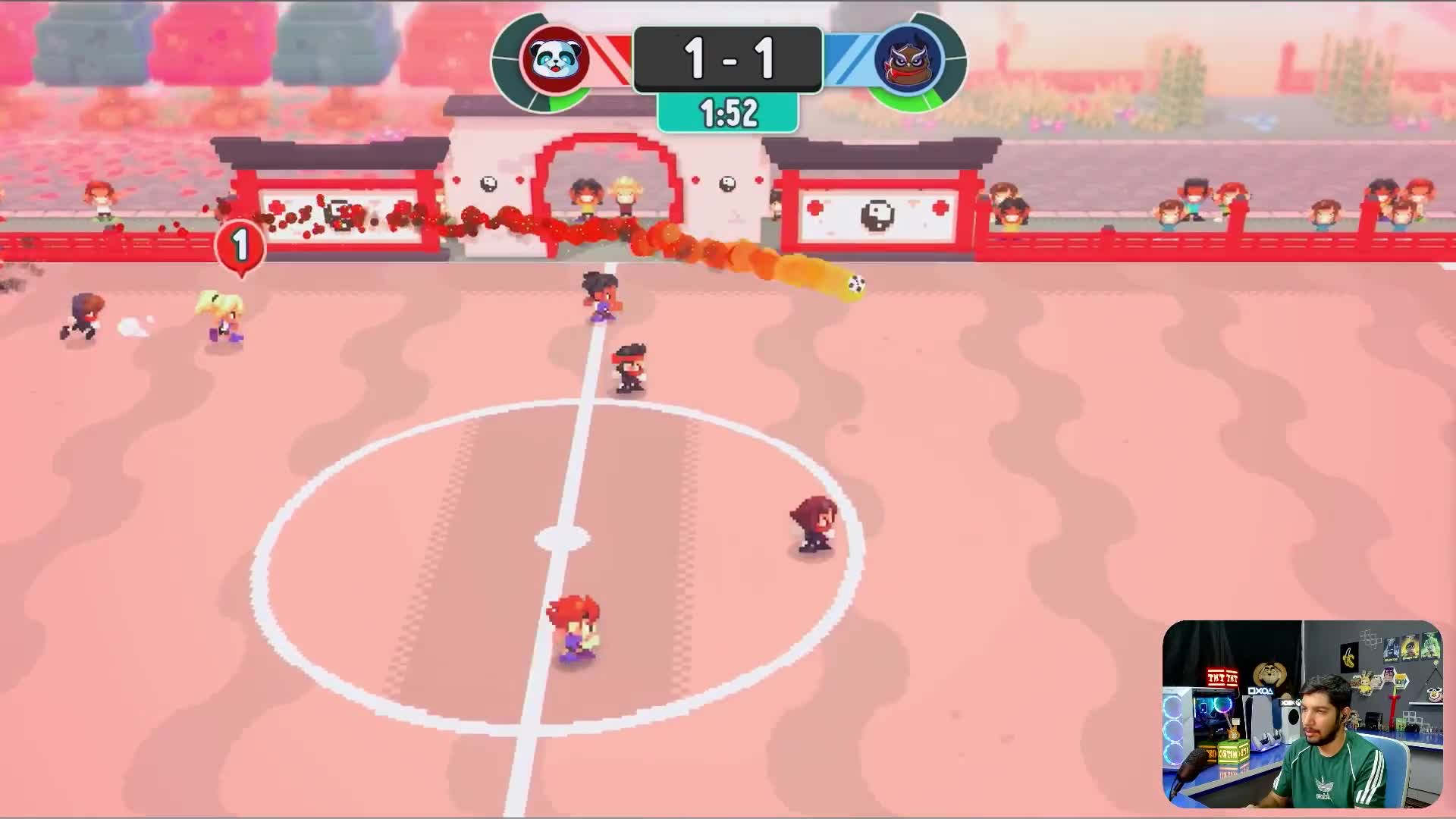The height and width of the screenshot is (819, 1456).
Task: Select the red player 1 marker
Action: pyautogui.click(x=240, y=246)
